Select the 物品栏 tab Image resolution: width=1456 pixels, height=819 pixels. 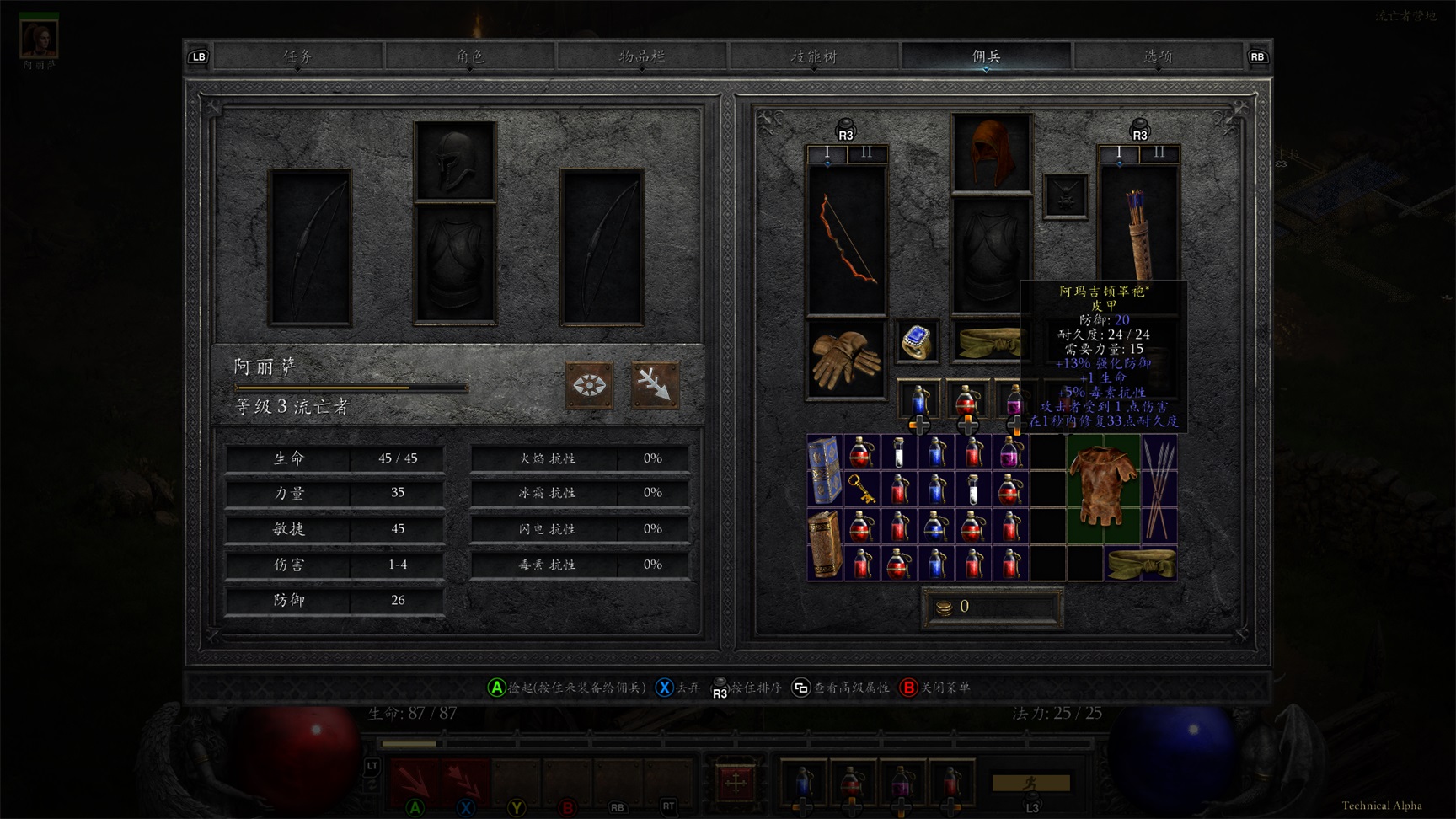tap(642, 56)
